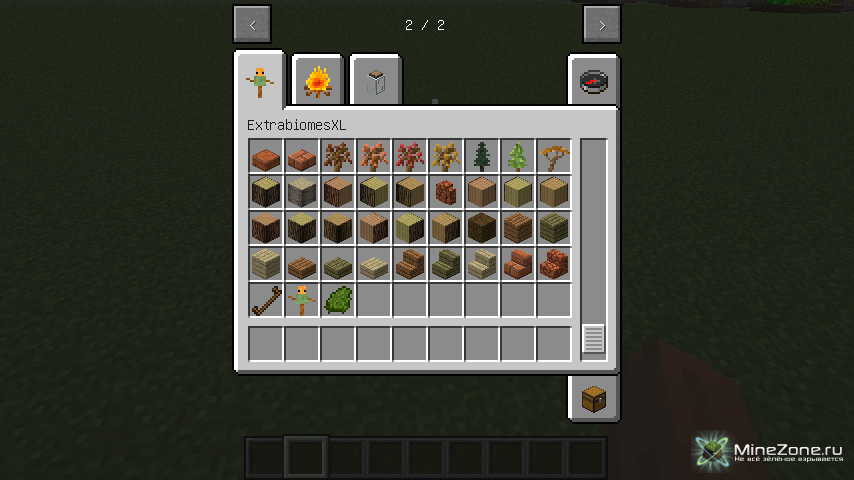
Task: Open the compass search tab
Action: pyautogui.click(x=594, y=81)
